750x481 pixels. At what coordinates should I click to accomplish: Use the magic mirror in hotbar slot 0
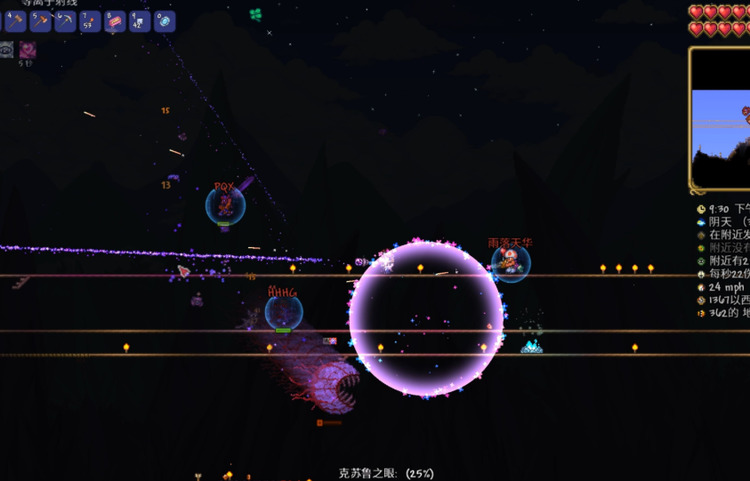165,21
